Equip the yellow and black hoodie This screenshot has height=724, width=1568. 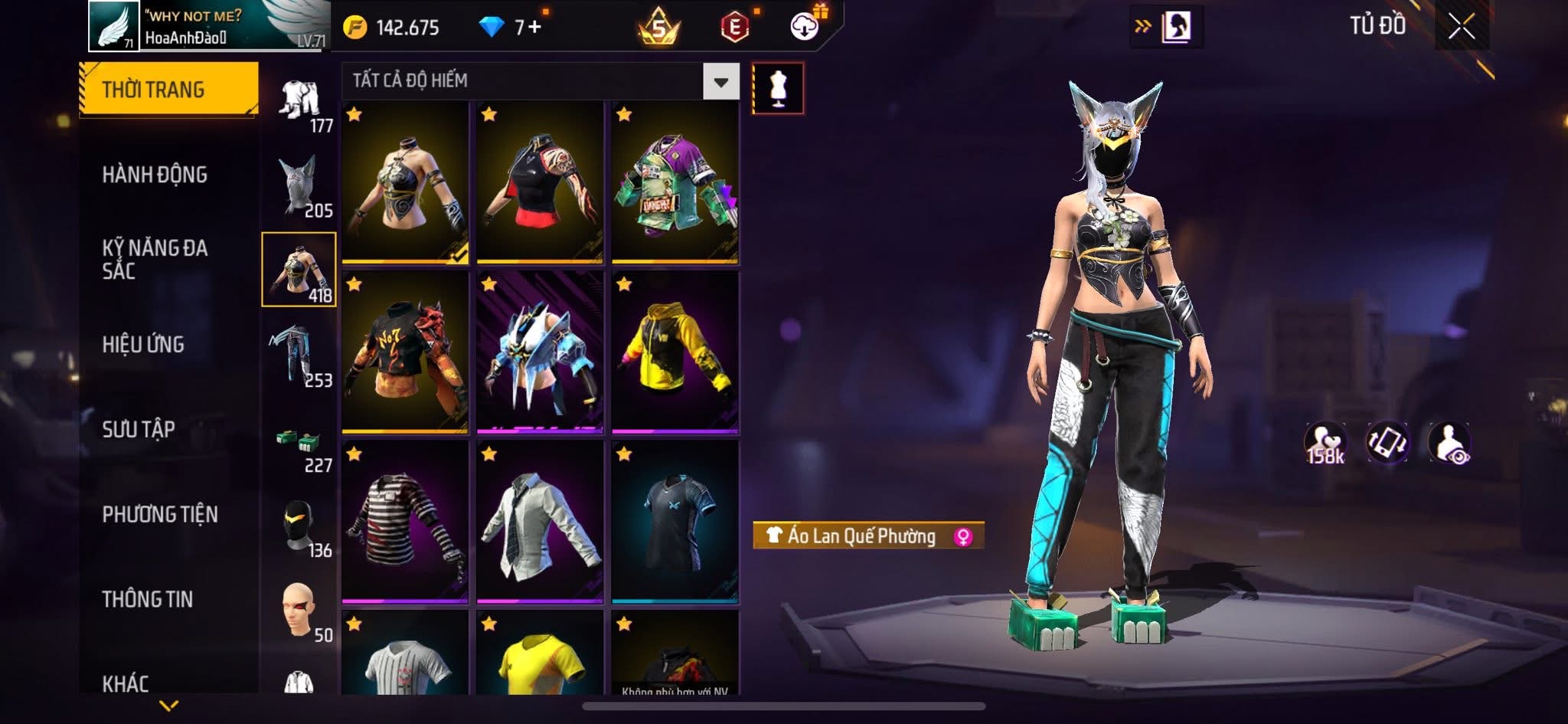pos(675,352)
